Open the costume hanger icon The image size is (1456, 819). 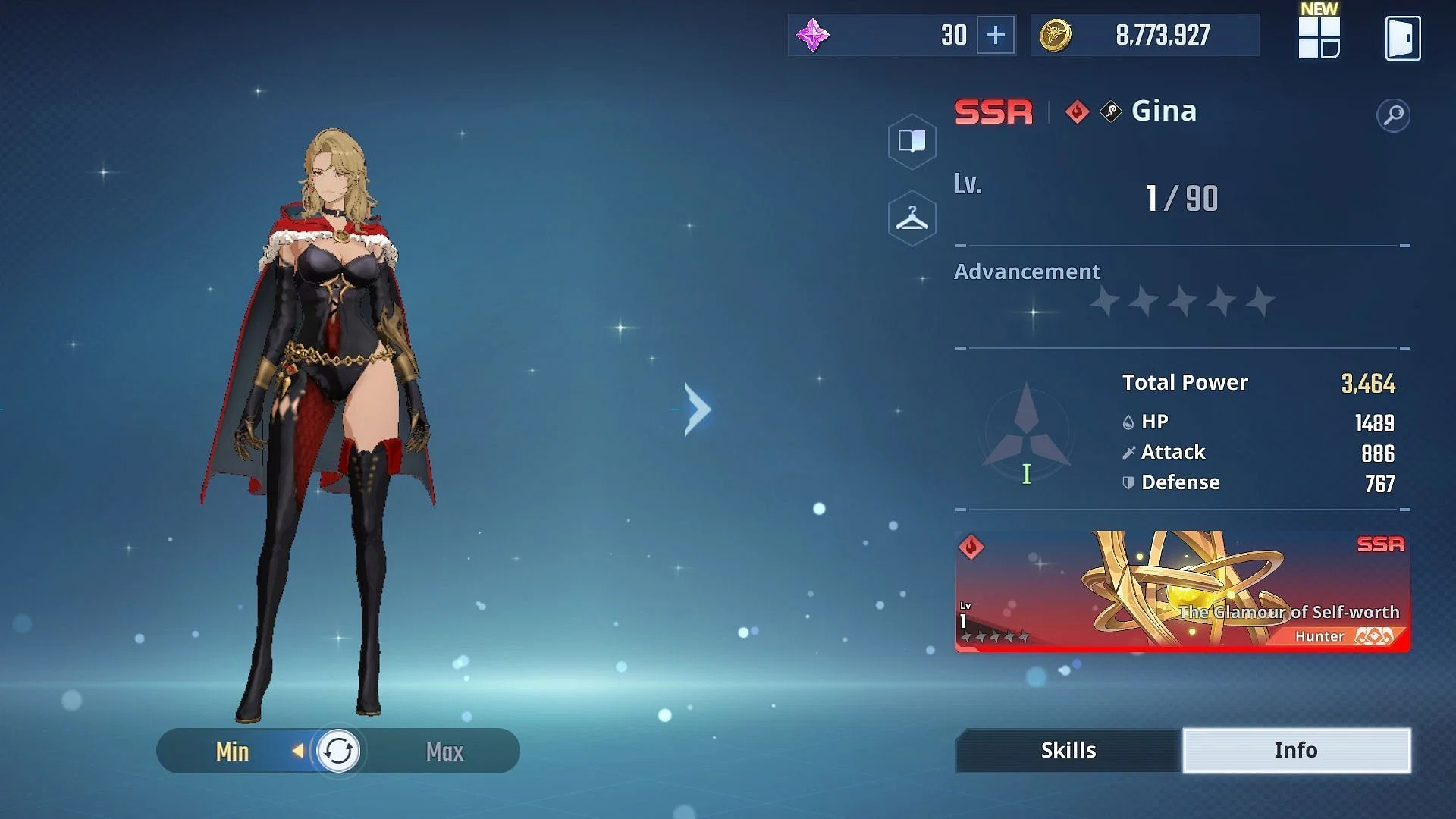[912, 218]
